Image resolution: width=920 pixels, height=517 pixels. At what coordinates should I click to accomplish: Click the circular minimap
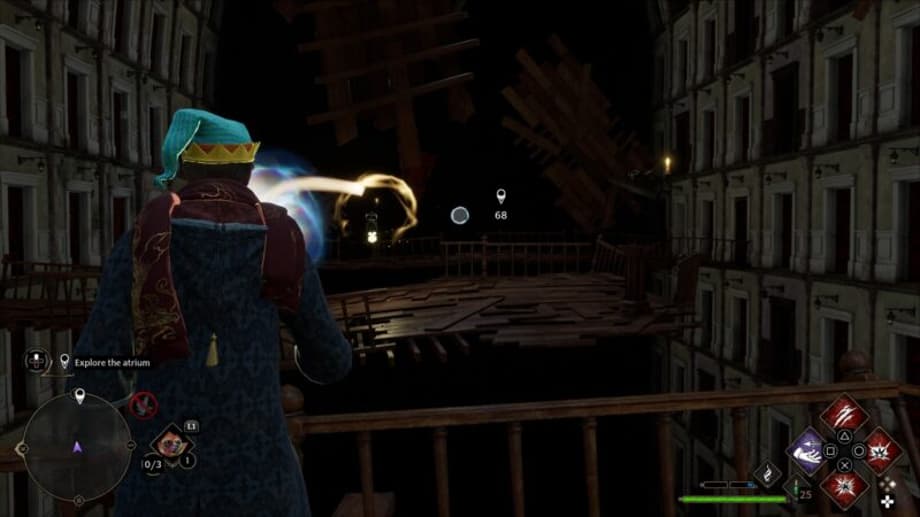tap(77, 448)
